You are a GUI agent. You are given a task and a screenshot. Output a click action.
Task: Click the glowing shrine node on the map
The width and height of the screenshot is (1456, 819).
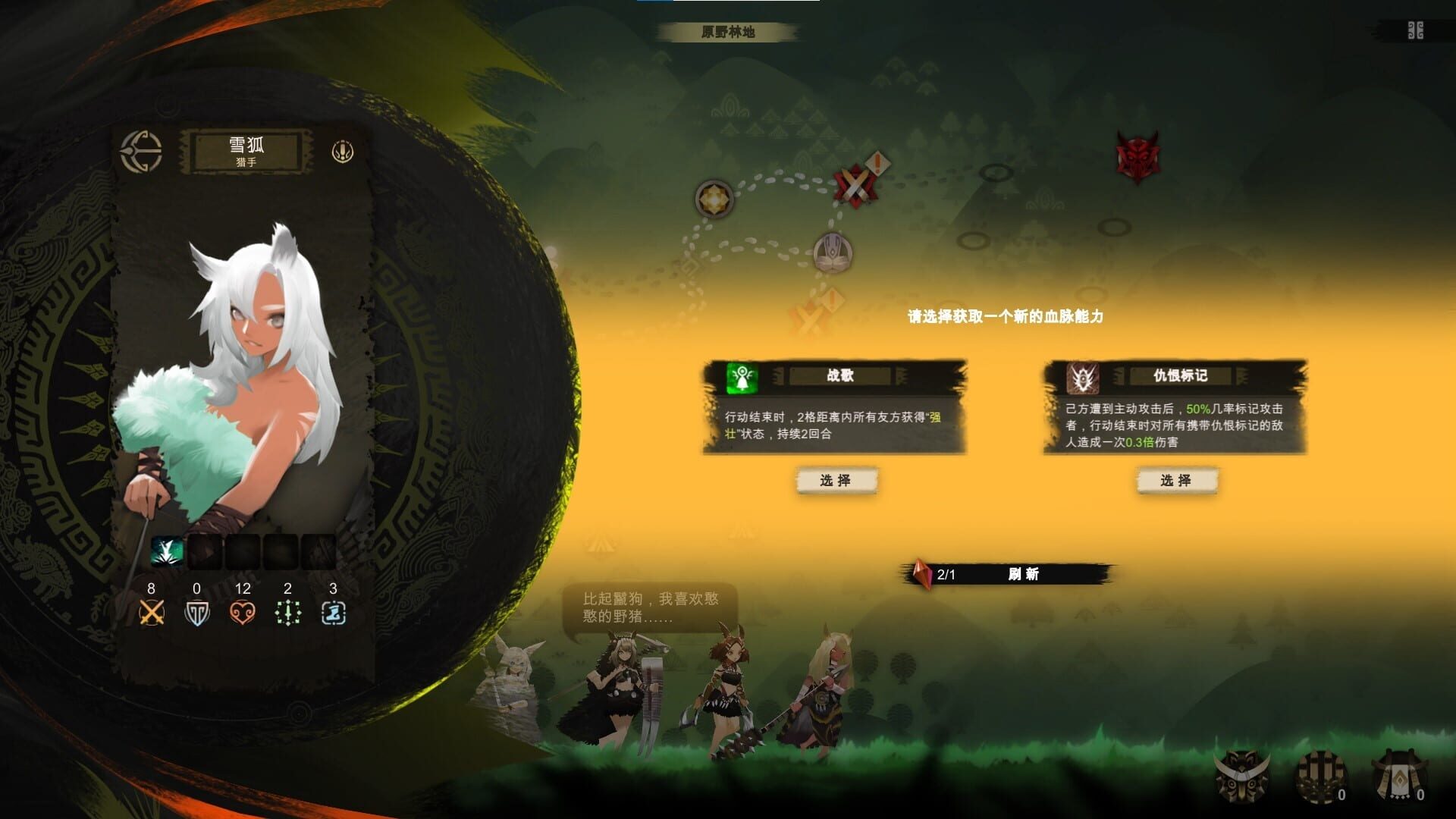click(714, 198)
